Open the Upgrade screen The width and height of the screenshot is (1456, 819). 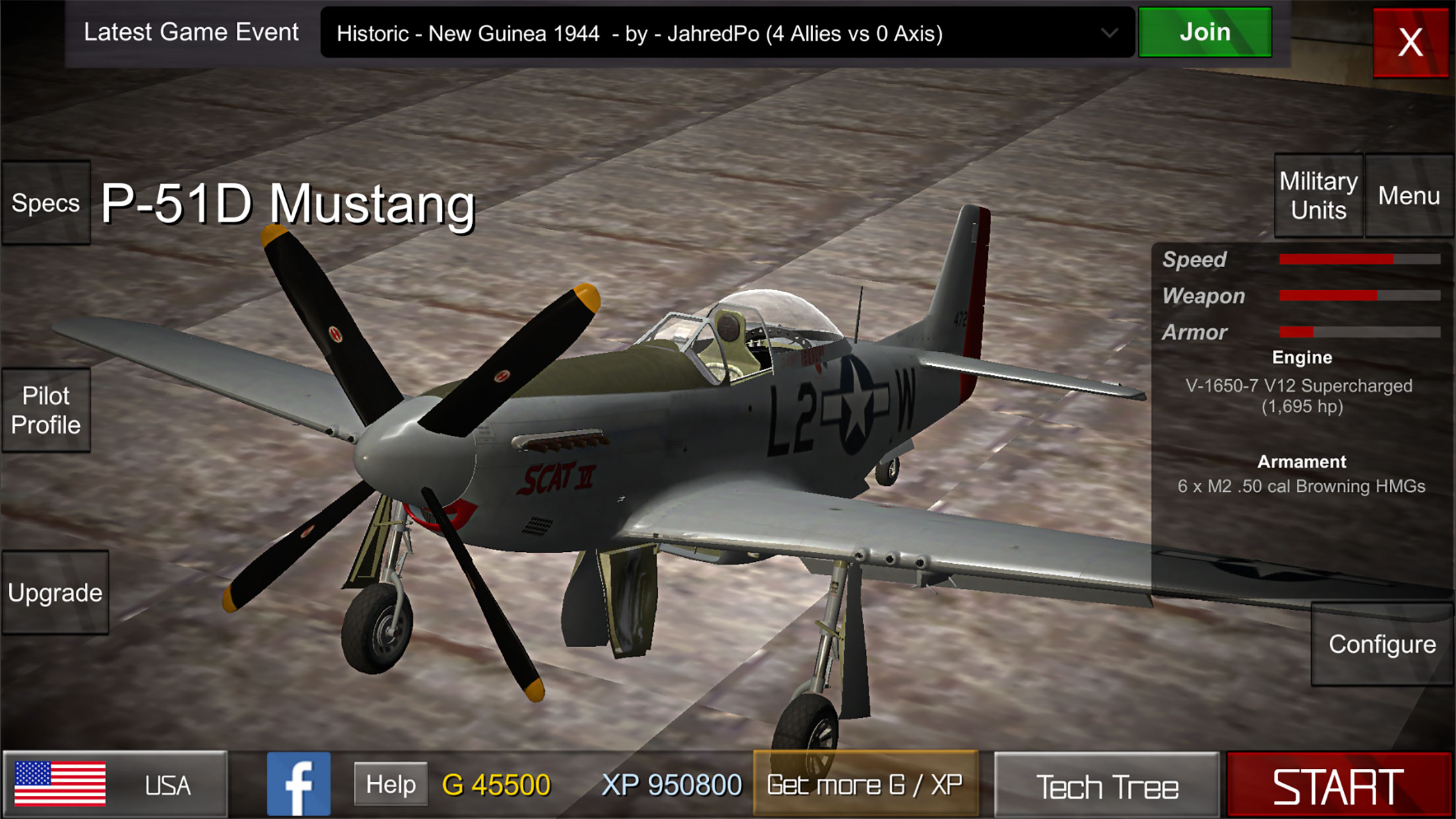[55, 592]
